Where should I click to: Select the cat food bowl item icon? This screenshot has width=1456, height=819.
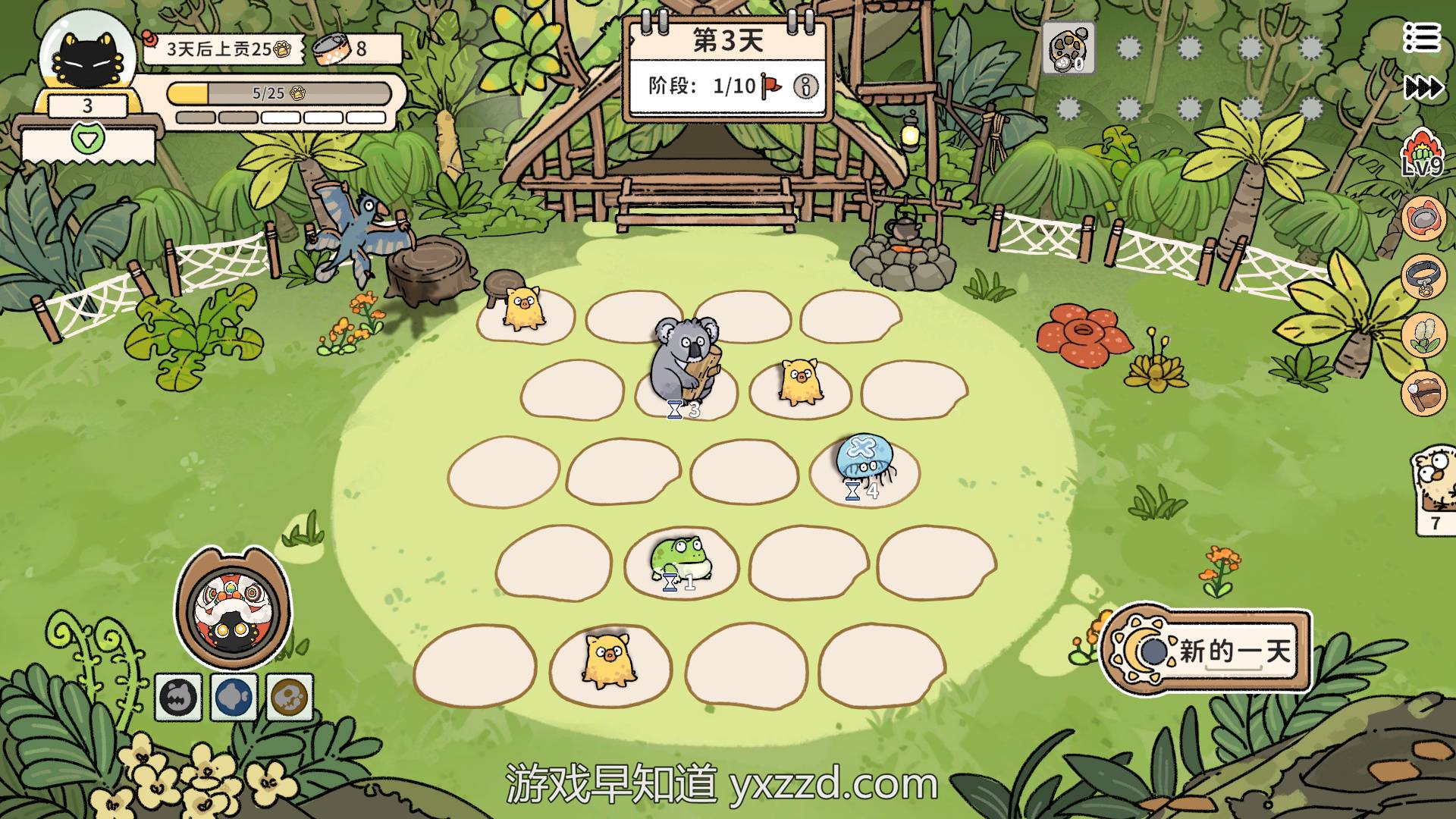tap(1423, 218)
